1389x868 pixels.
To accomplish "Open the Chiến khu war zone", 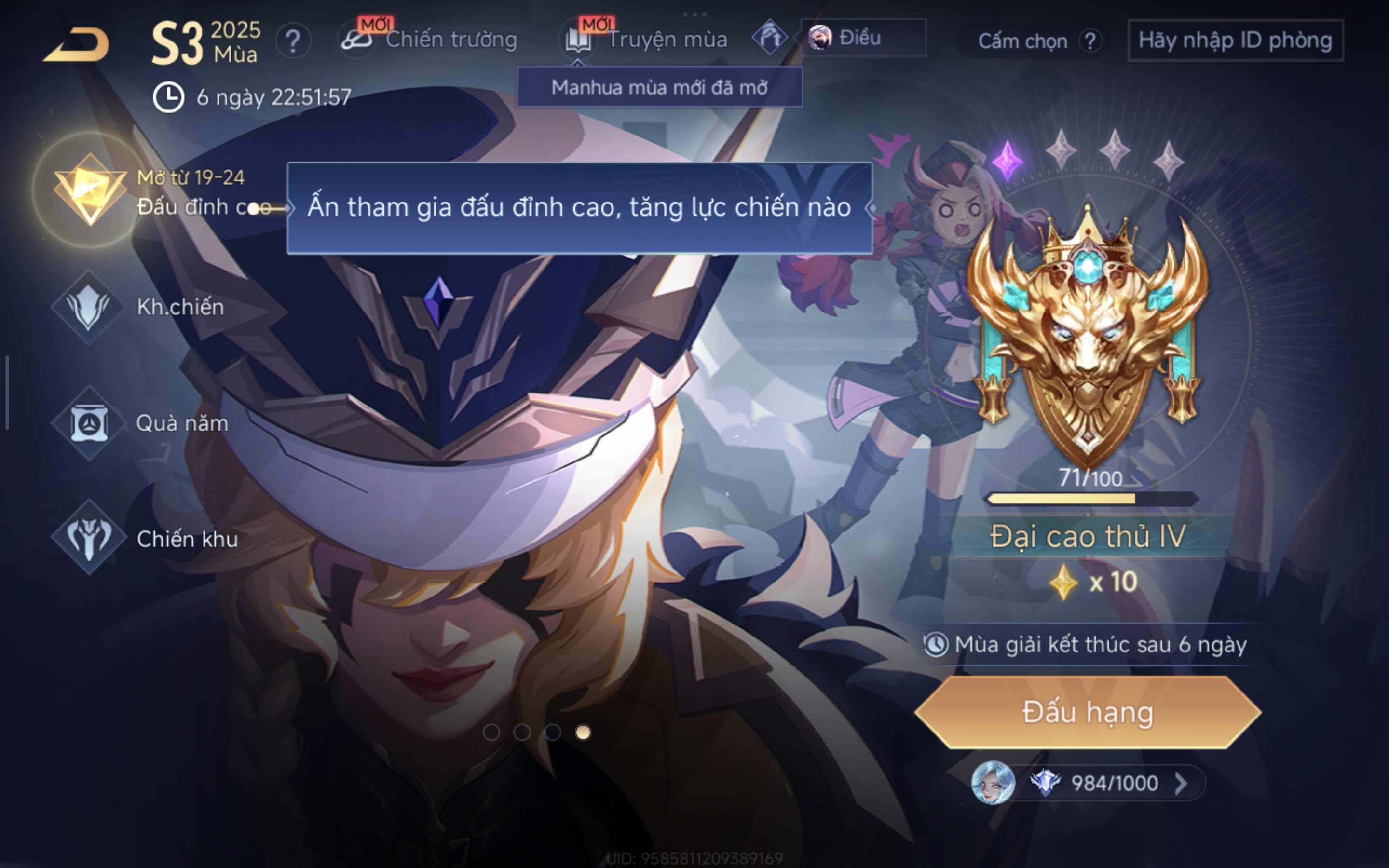I will point(89,538).
